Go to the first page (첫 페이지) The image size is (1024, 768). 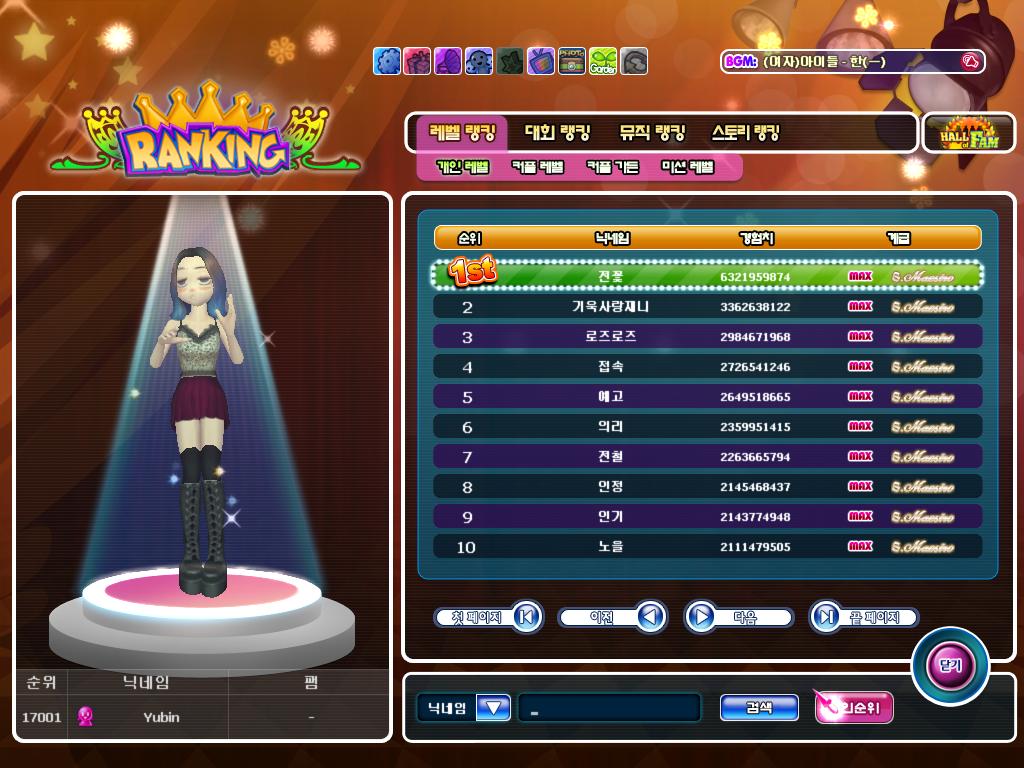(x=488, y=617)
